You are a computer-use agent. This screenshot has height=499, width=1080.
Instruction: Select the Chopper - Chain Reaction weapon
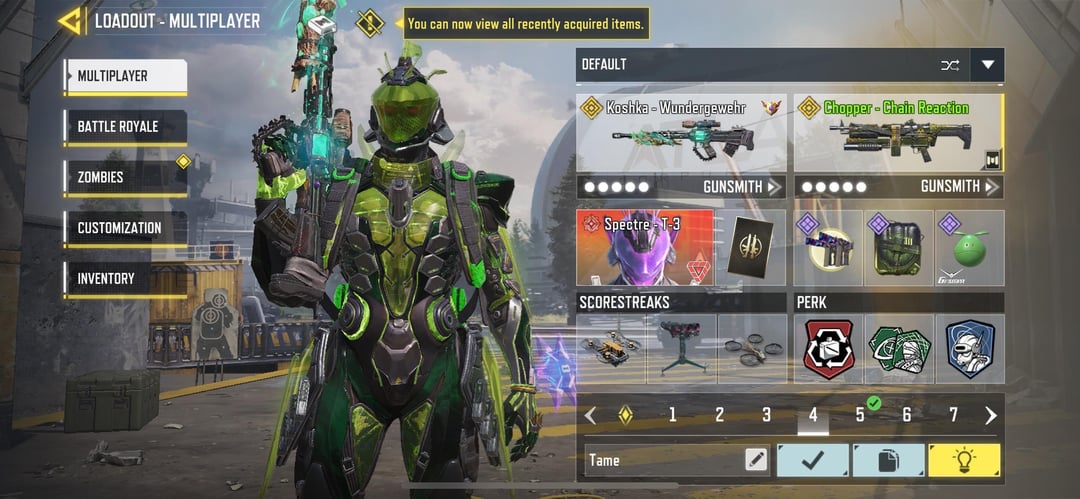point(898,133)
